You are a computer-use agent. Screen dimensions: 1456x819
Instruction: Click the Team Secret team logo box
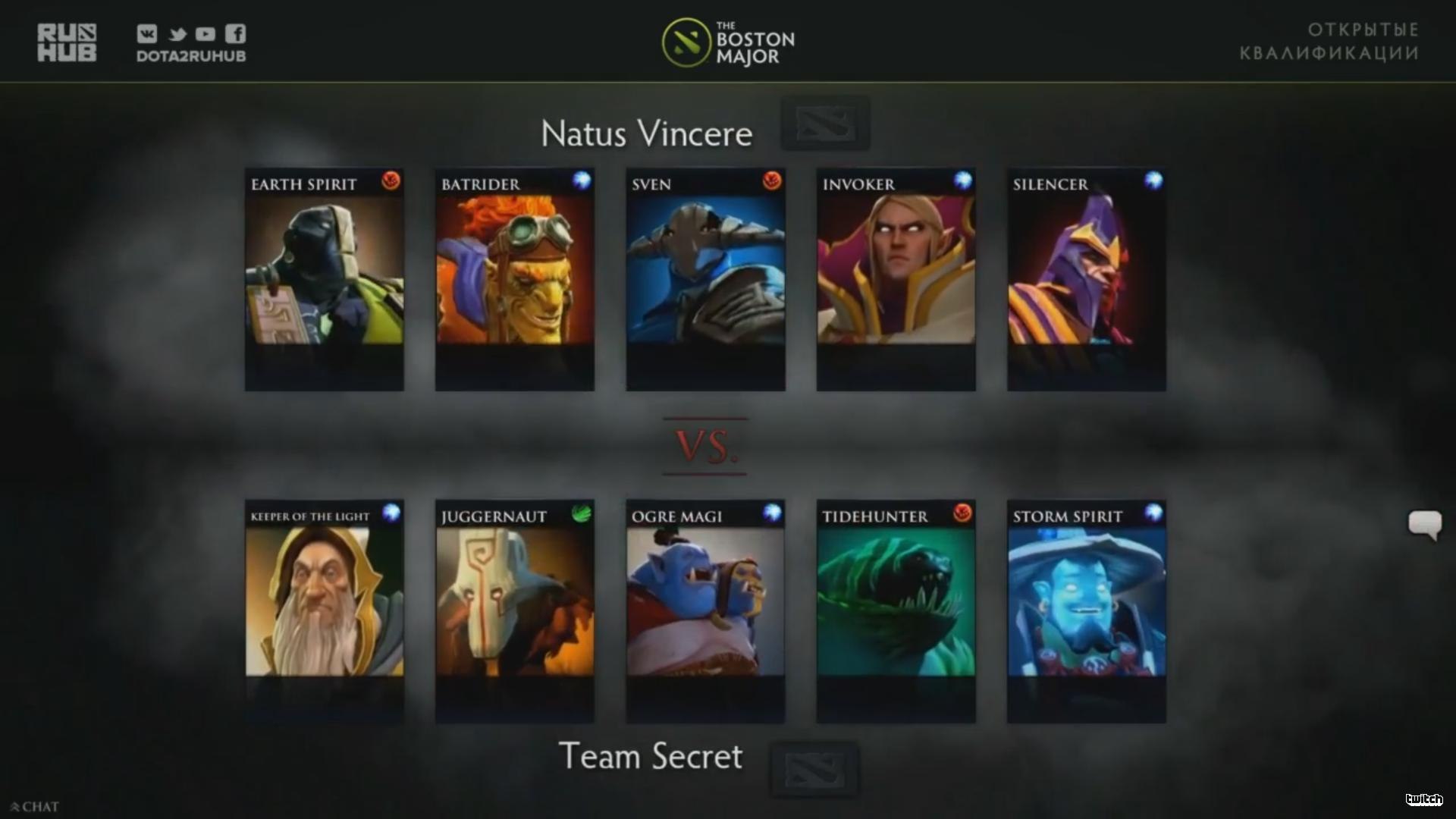tap(814, 769)
